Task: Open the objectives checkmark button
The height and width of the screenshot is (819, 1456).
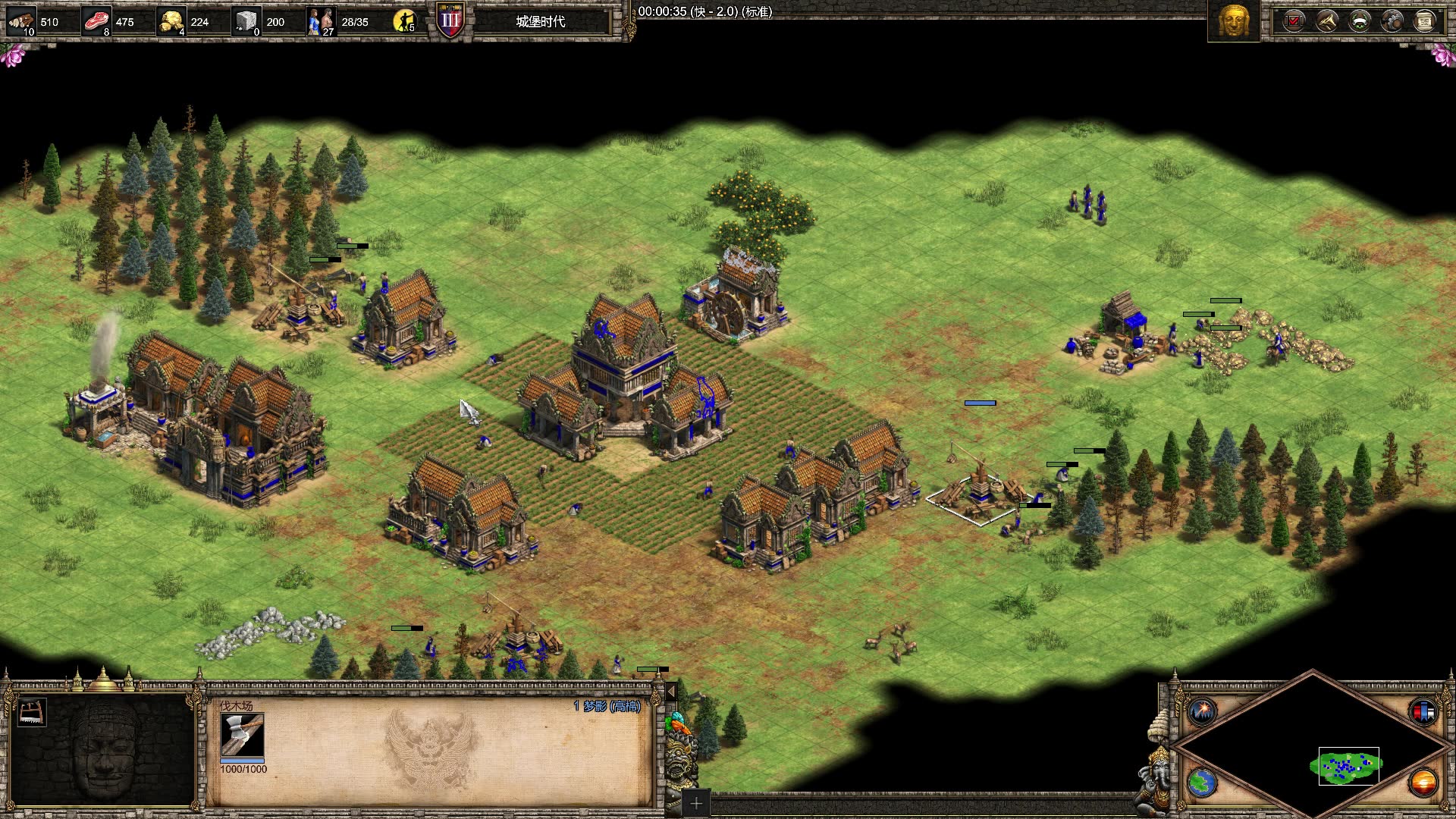Action: [1294, 21]
